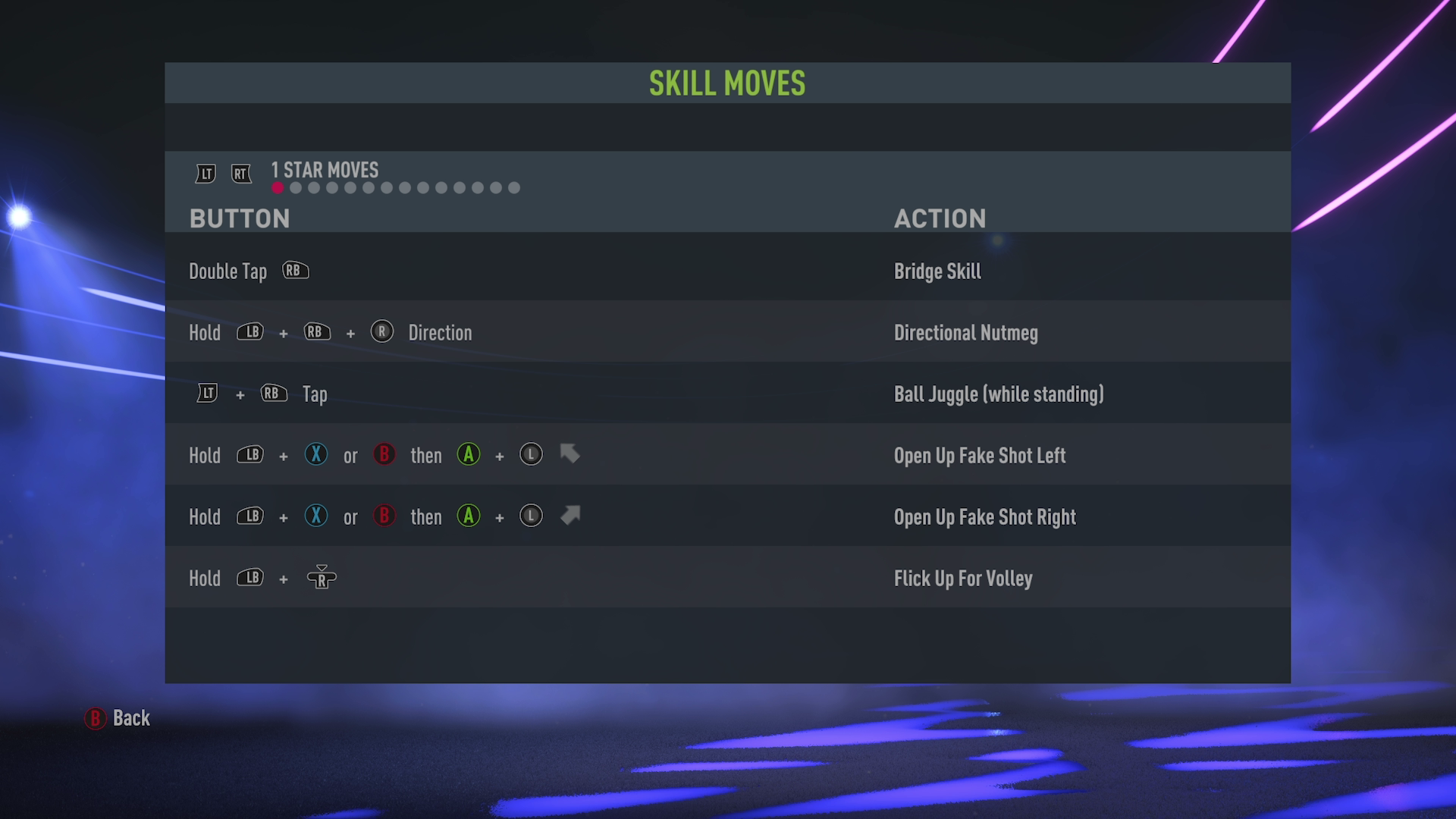Image resolution: width=1456 pixels, height=819 pixels.
Task: Click the green A icon in Open Up Fake Shot Right row
Action: click(x=469, y=516)
